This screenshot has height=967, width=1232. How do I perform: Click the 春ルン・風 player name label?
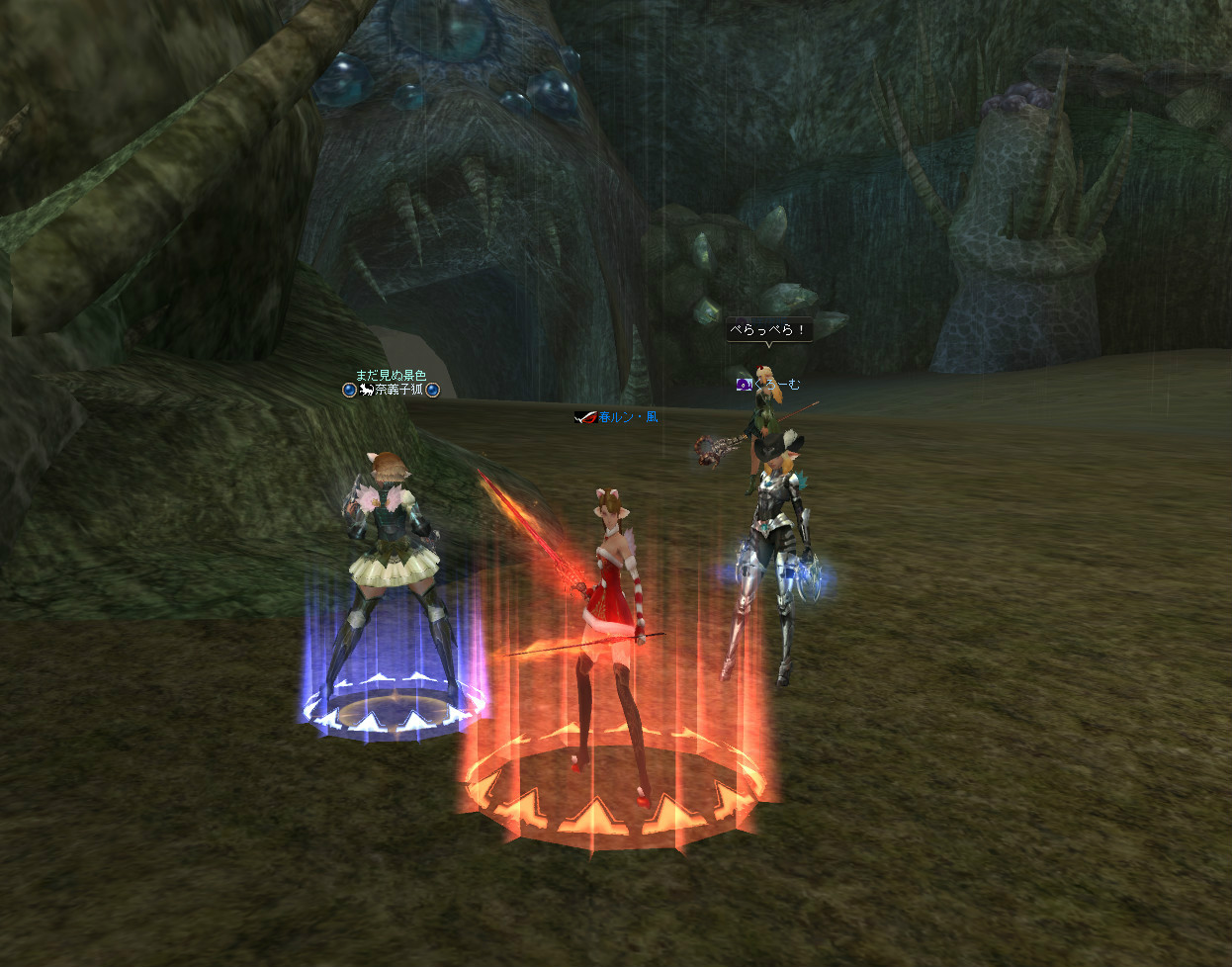coord(628,417)
